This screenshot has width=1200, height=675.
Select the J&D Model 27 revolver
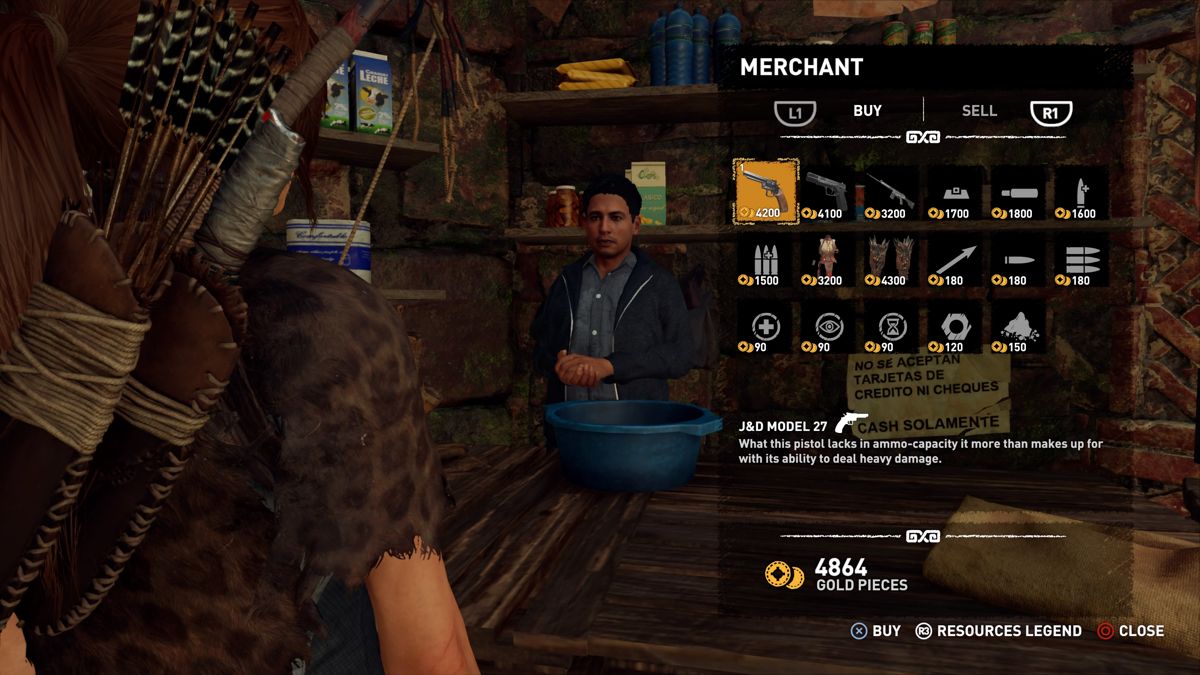coord(765,191)
